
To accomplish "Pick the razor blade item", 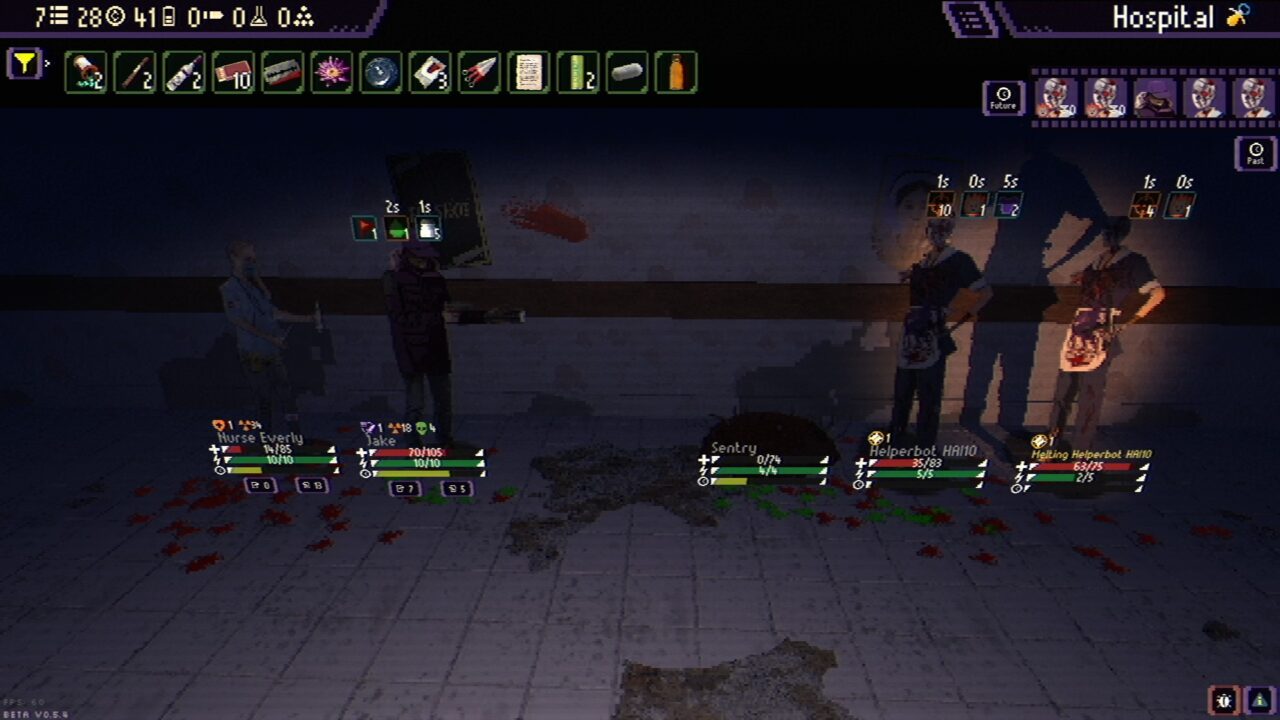I will click(282, 73).
